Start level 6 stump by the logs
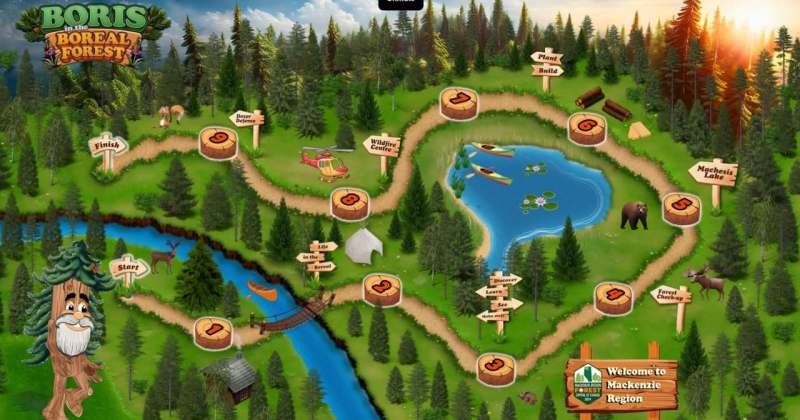The height and width of the screenshot is (420, 800). pos(587,128)
